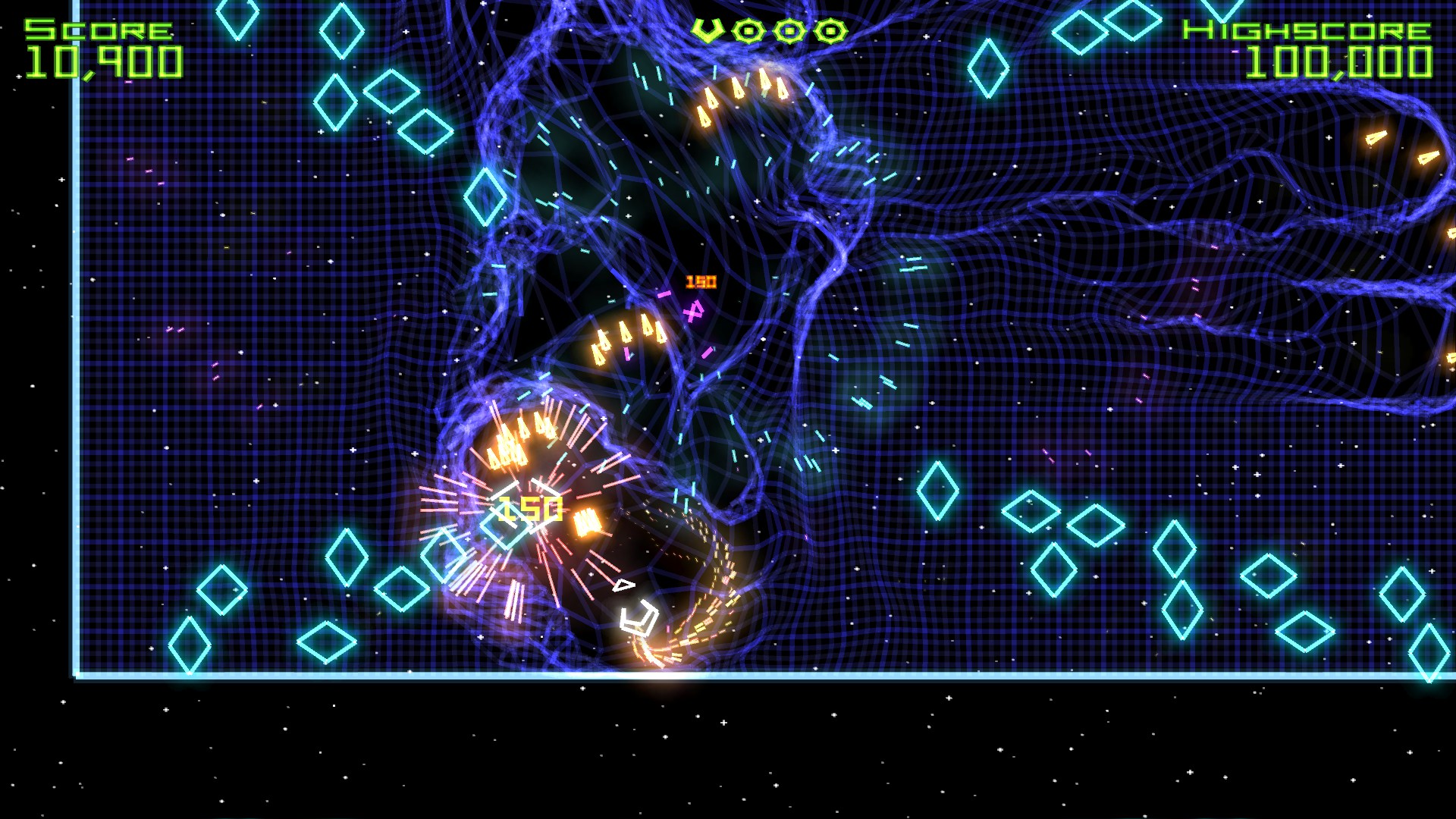Select the first green bomb icon
The height and width of the screenshot is (819, 1456).
click(x=748, y=30)
